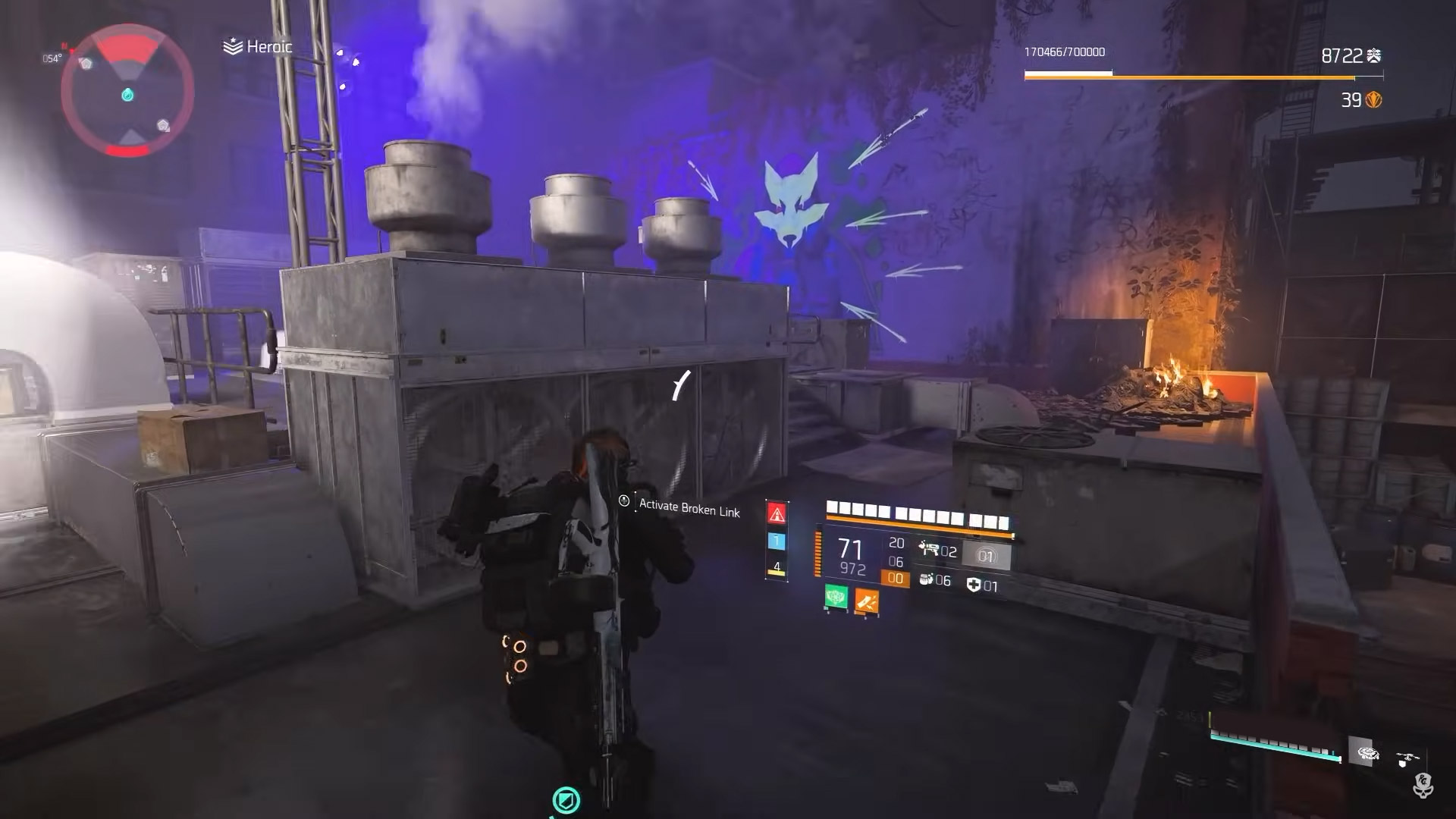Click the circular radar minimap
1456x819 pixels.
click(127, 93)
